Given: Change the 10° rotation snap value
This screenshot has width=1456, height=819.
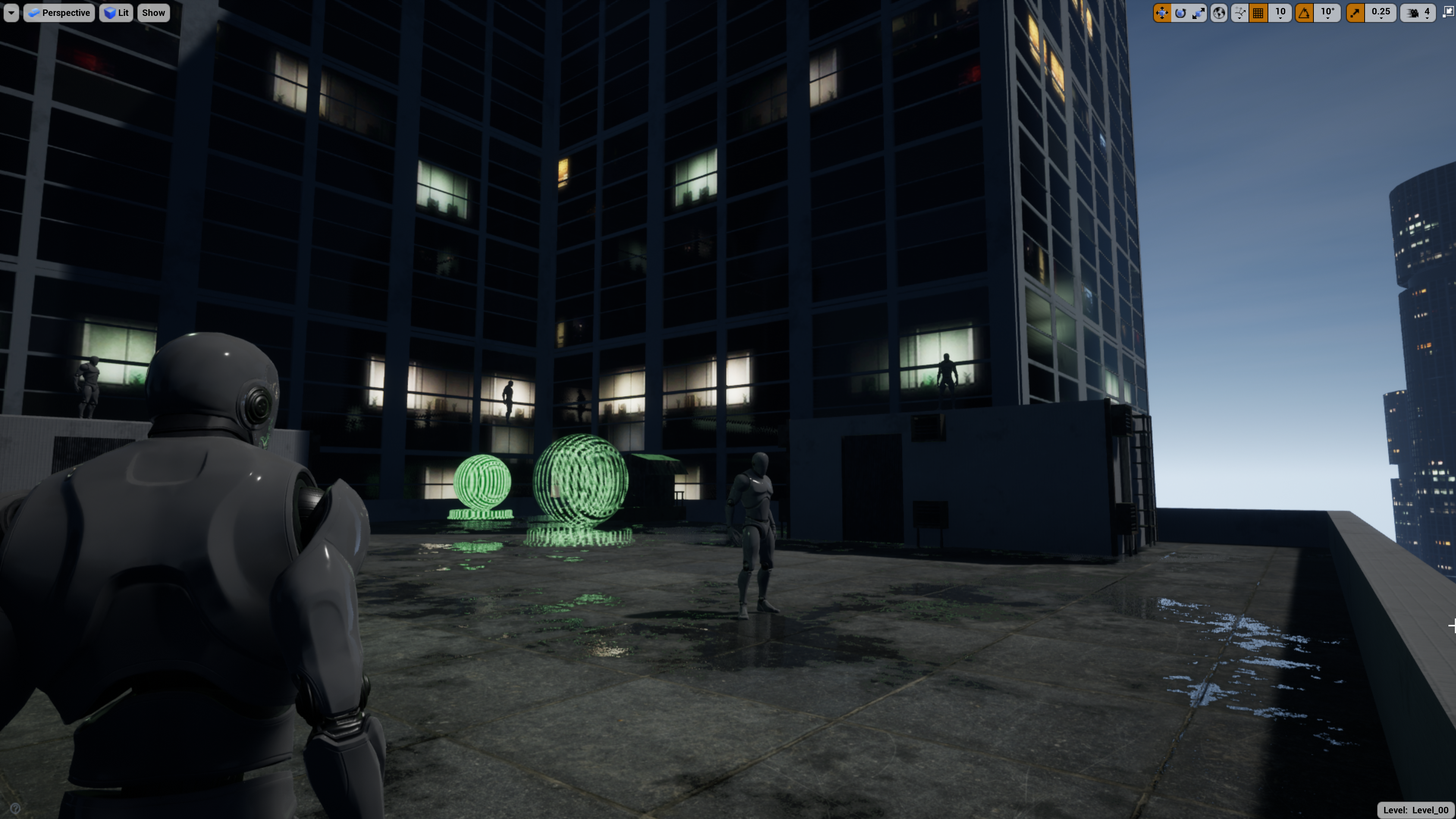Looking at the screenshot, I should pyautogui.click(x=1328, y=13).
